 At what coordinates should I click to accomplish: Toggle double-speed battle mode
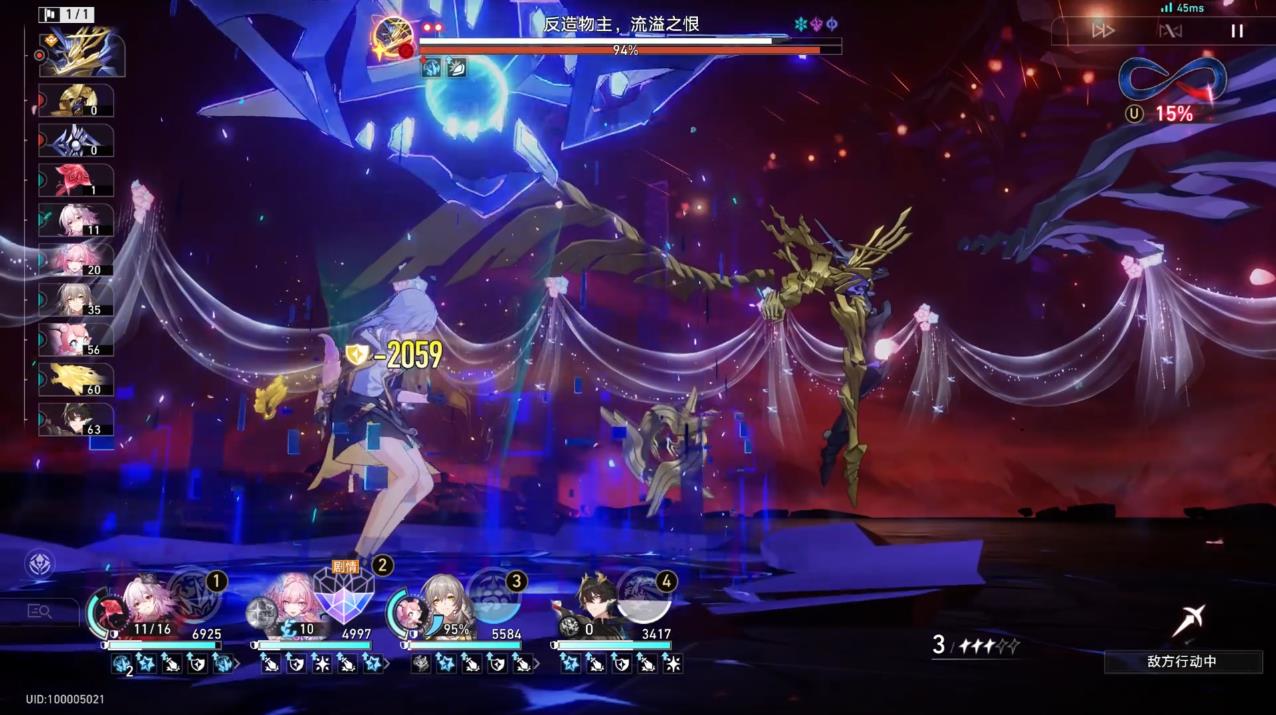[1103, 31]
